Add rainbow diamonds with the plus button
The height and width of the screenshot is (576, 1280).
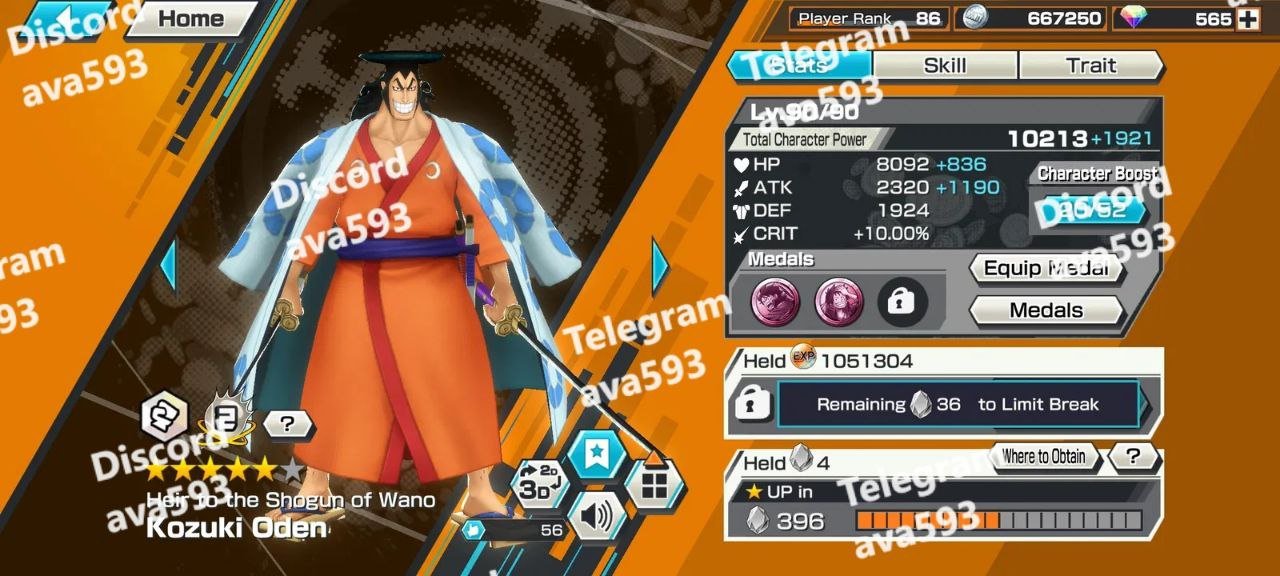[x=1248, y=19]
